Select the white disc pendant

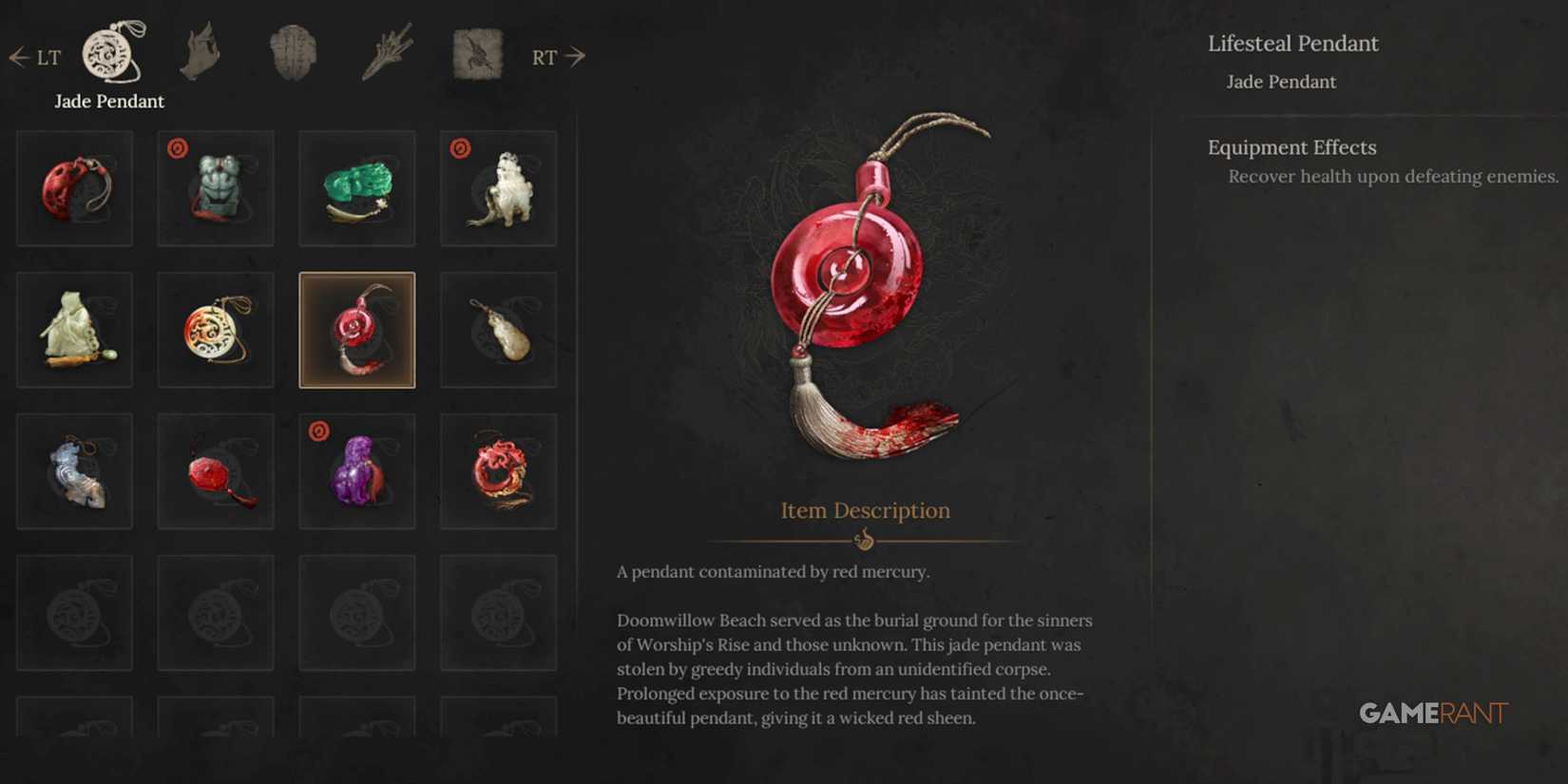216,330
